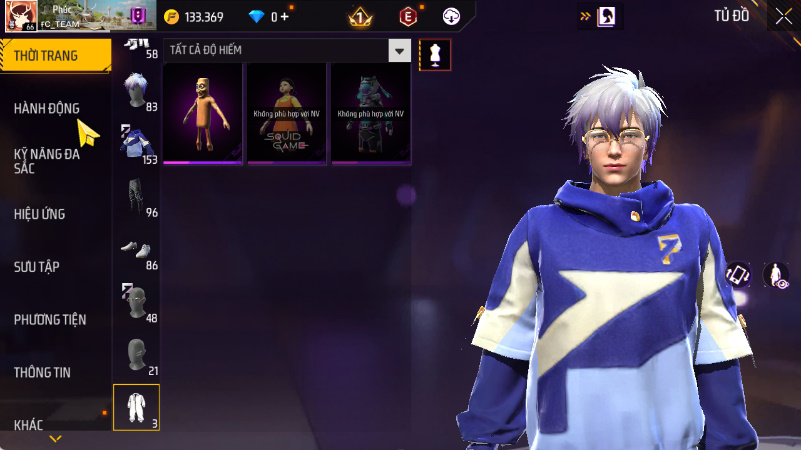Choose the Squid Game outfit bundle
This screenshot has height=450, width=801.
point(286,113)
